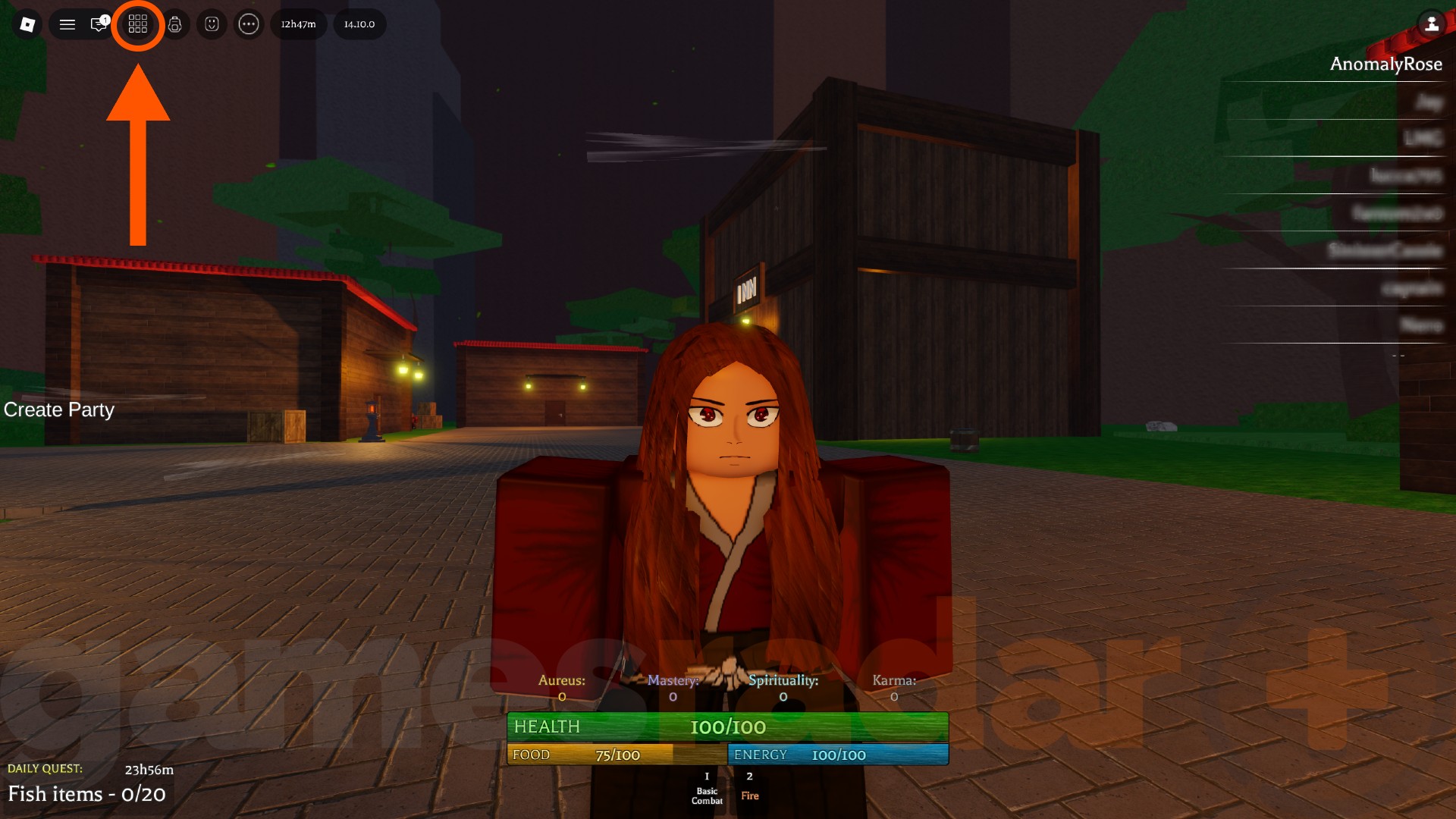The width and height of the screenshot is (1456, 819).
Task: Open the backpack inventory icon
Action: click(x=174, y=24)
